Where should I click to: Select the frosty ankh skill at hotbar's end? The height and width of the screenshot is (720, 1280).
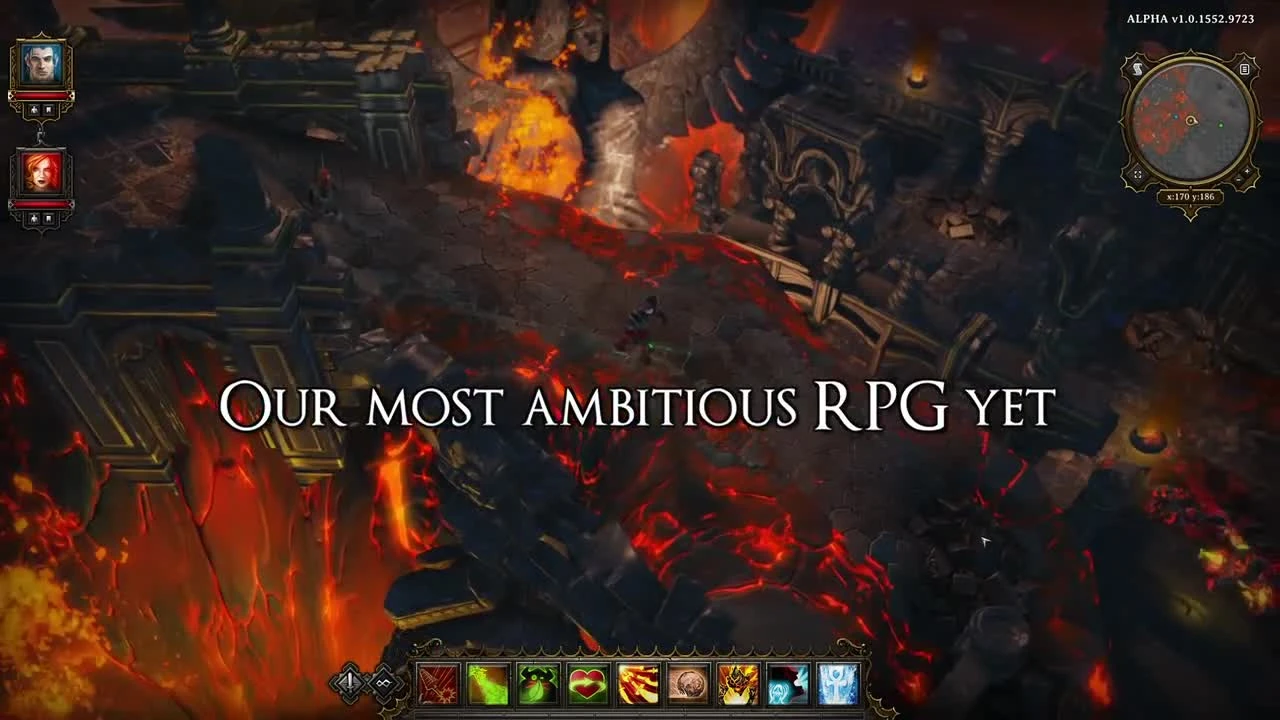pos(838,683)
